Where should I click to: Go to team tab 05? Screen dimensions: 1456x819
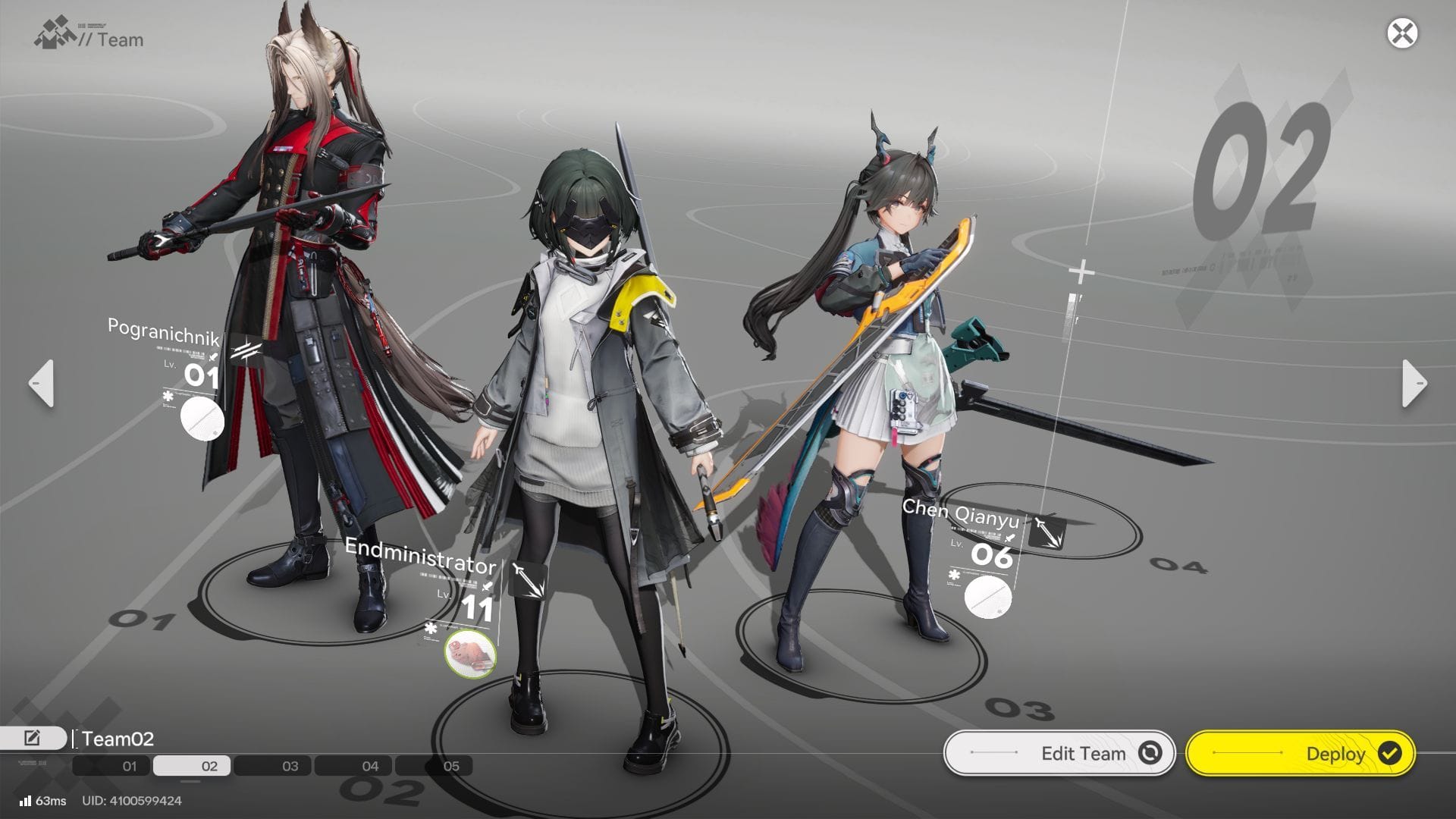point(434,766)
